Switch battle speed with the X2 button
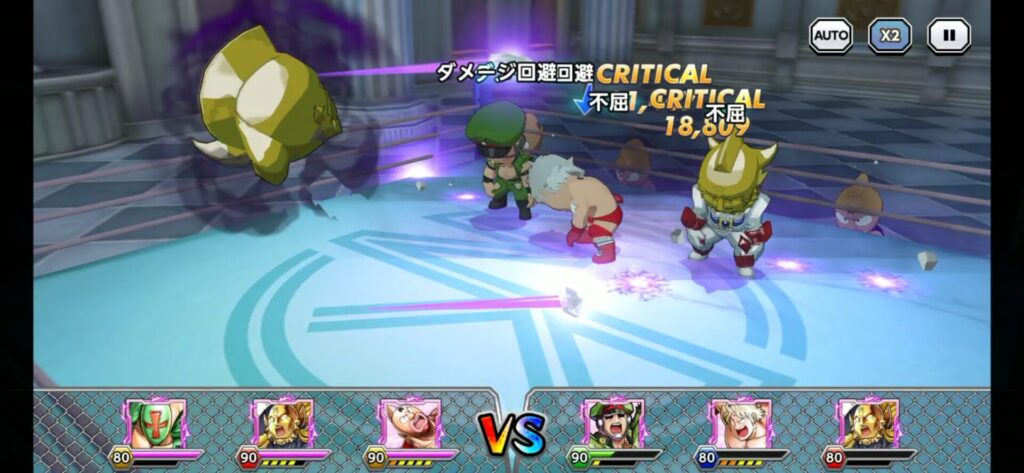Image resolution: width=1024 pixels, height=473 pixels. (x=889, y=36)
